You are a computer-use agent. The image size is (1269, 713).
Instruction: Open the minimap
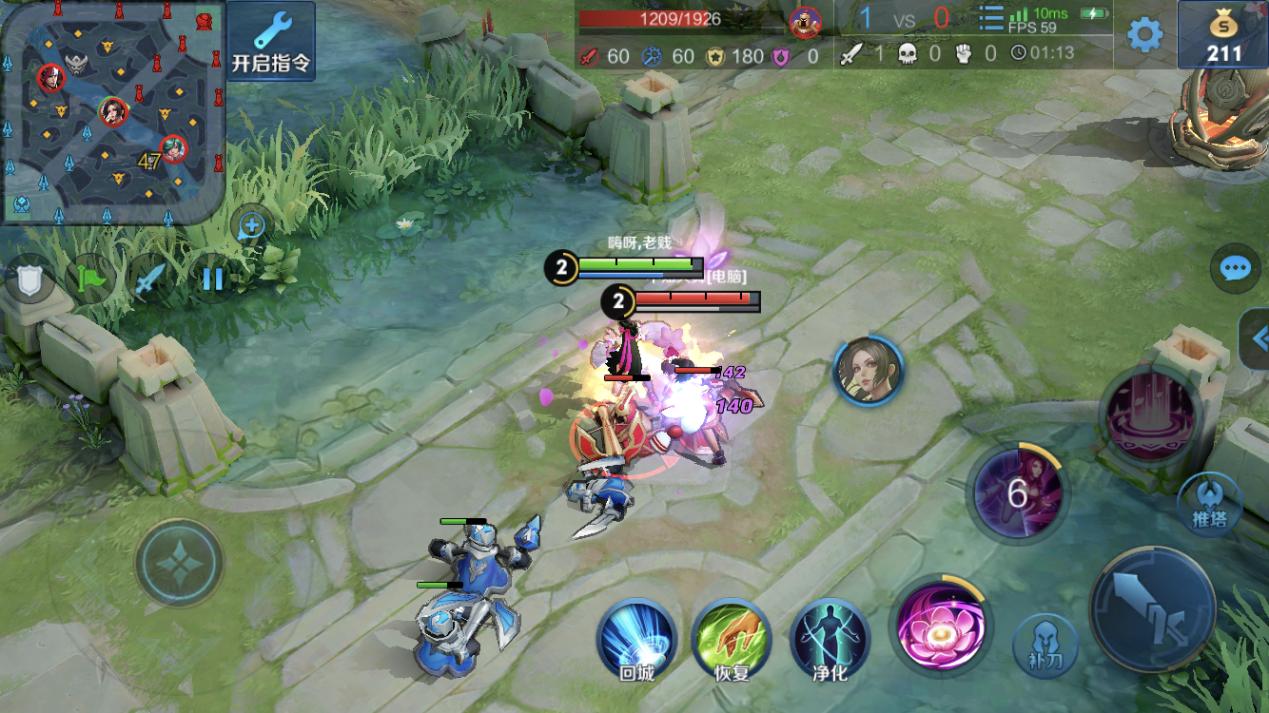tap(111, 111)
